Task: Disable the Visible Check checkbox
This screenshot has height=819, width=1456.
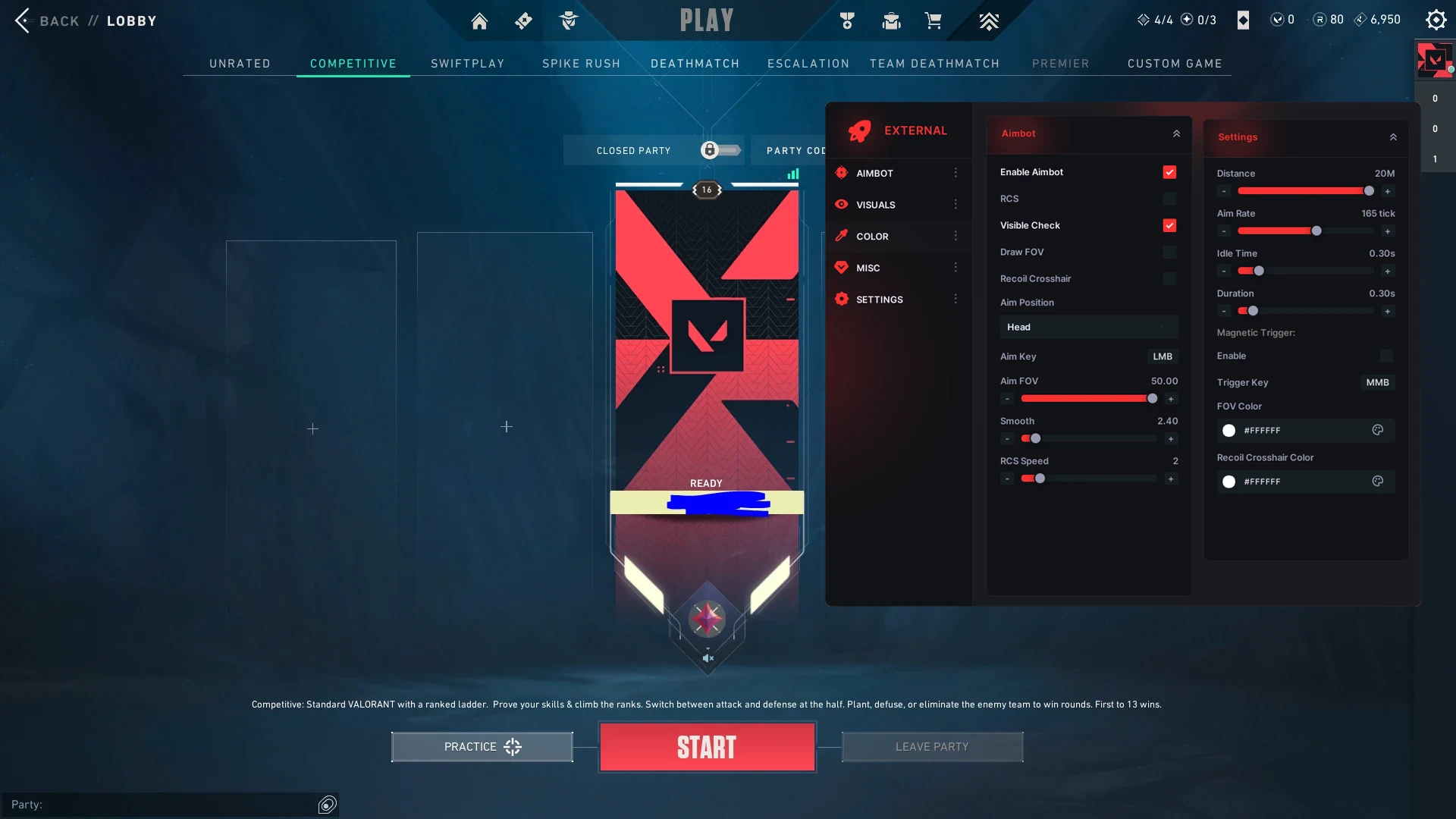Action: pos(1170,225)
